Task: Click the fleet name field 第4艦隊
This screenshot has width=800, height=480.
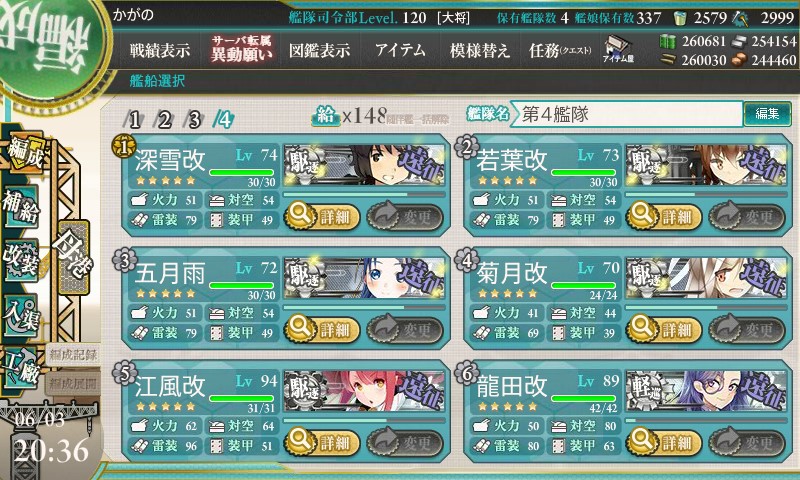Action: 628,114
